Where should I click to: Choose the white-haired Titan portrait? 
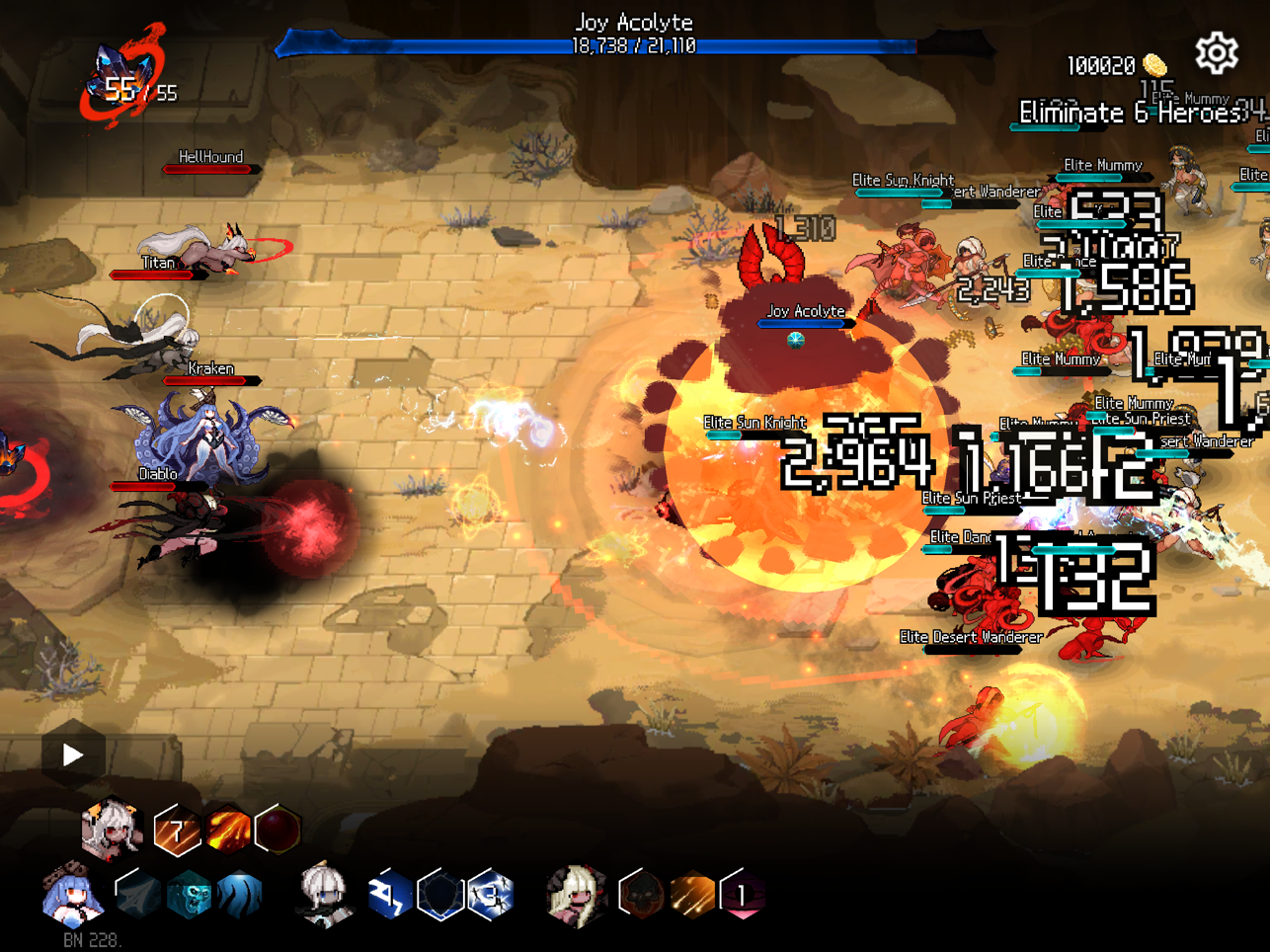coord(326,896)
